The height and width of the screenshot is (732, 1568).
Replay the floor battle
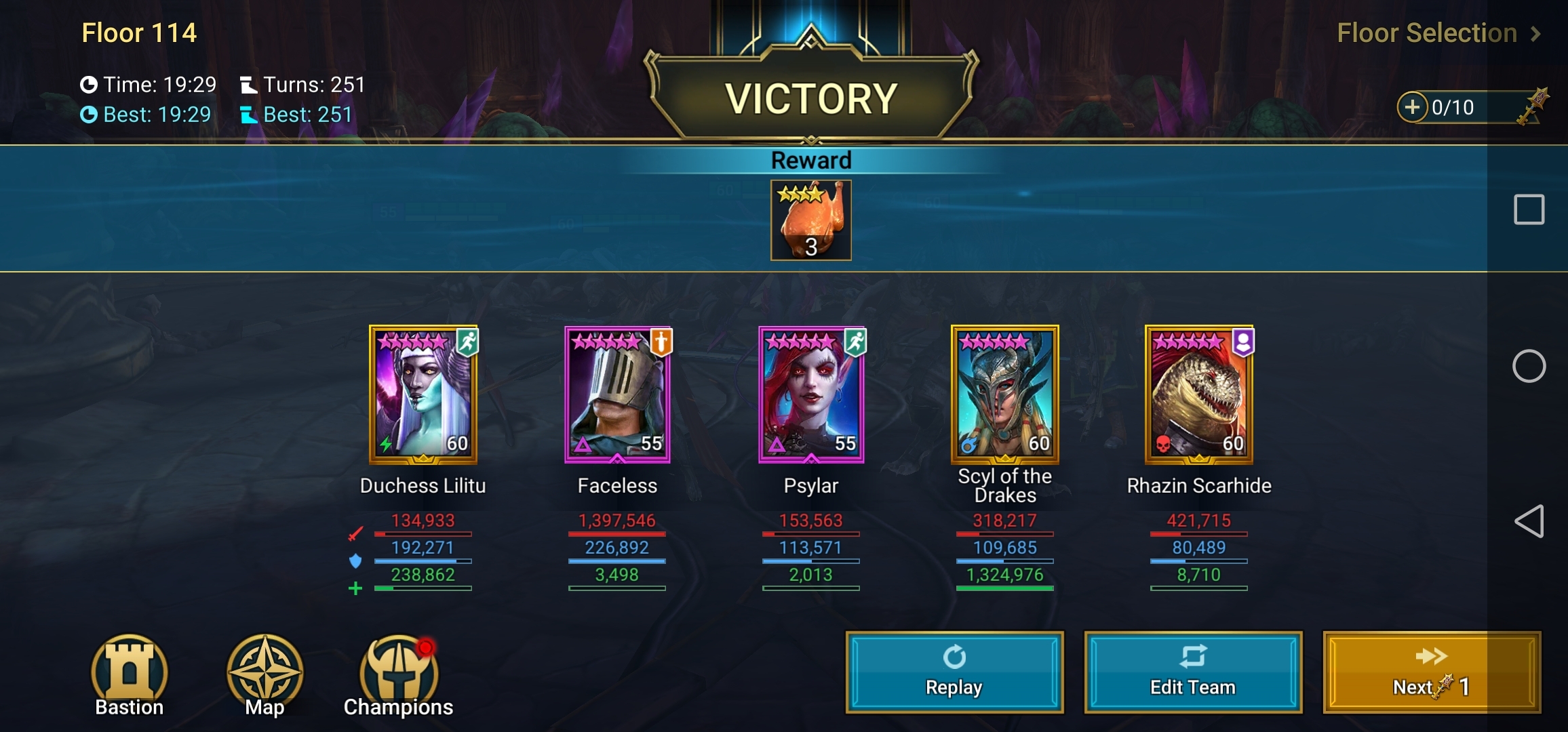point(954,672)
